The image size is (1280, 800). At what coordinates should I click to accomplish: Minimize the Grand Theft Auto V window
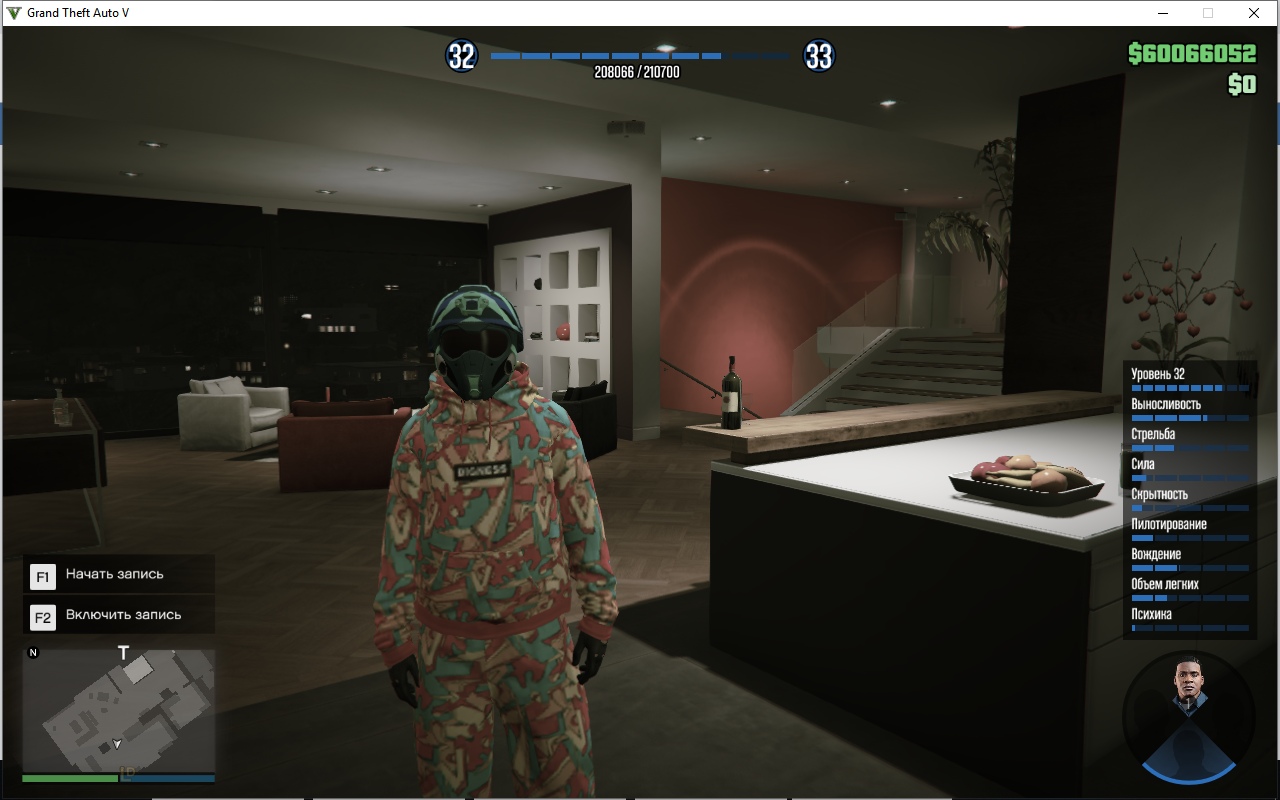point(1164,13)
